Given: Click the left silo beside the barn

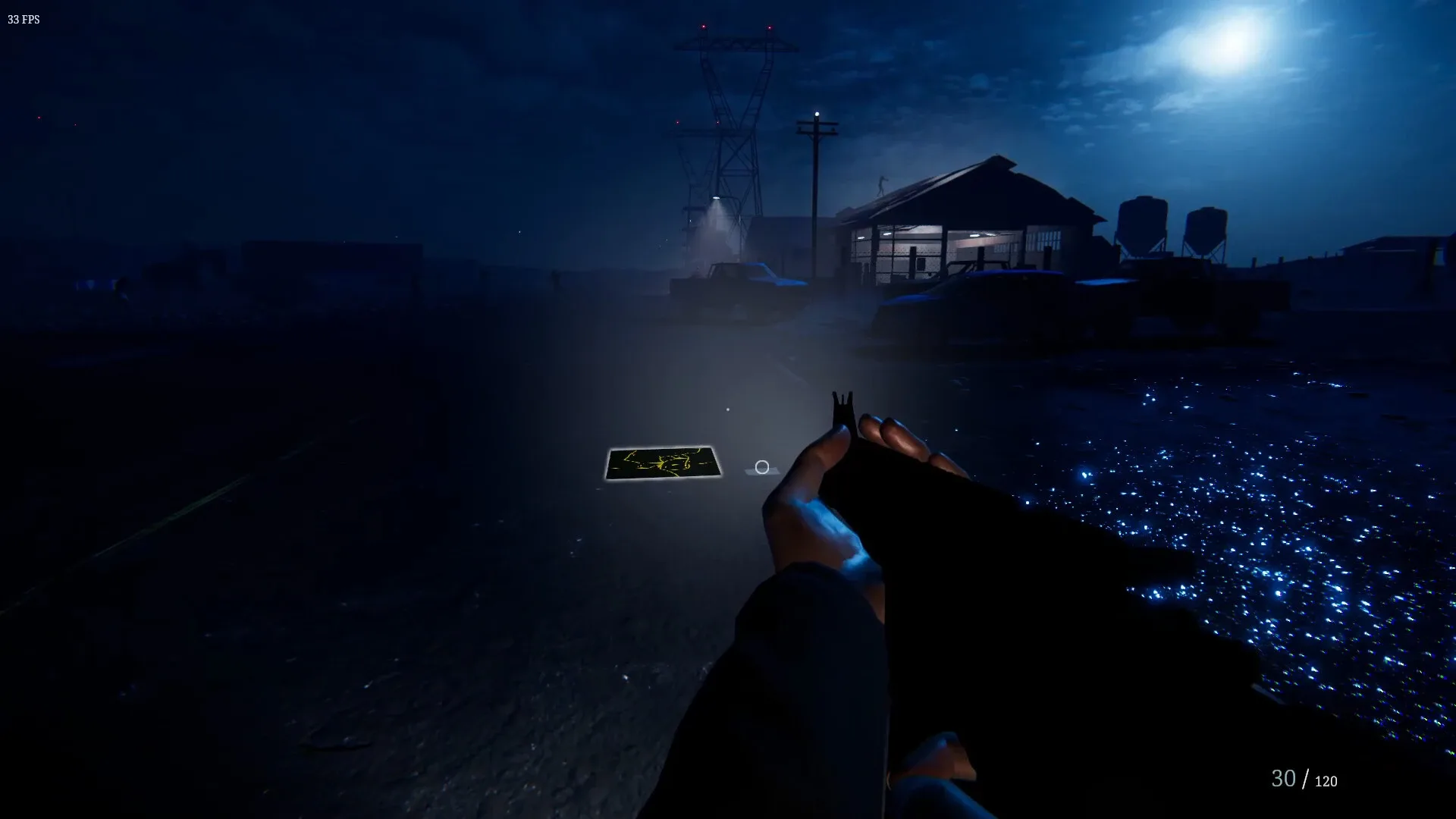Looking at the screenshot, I should (1141, 220).
